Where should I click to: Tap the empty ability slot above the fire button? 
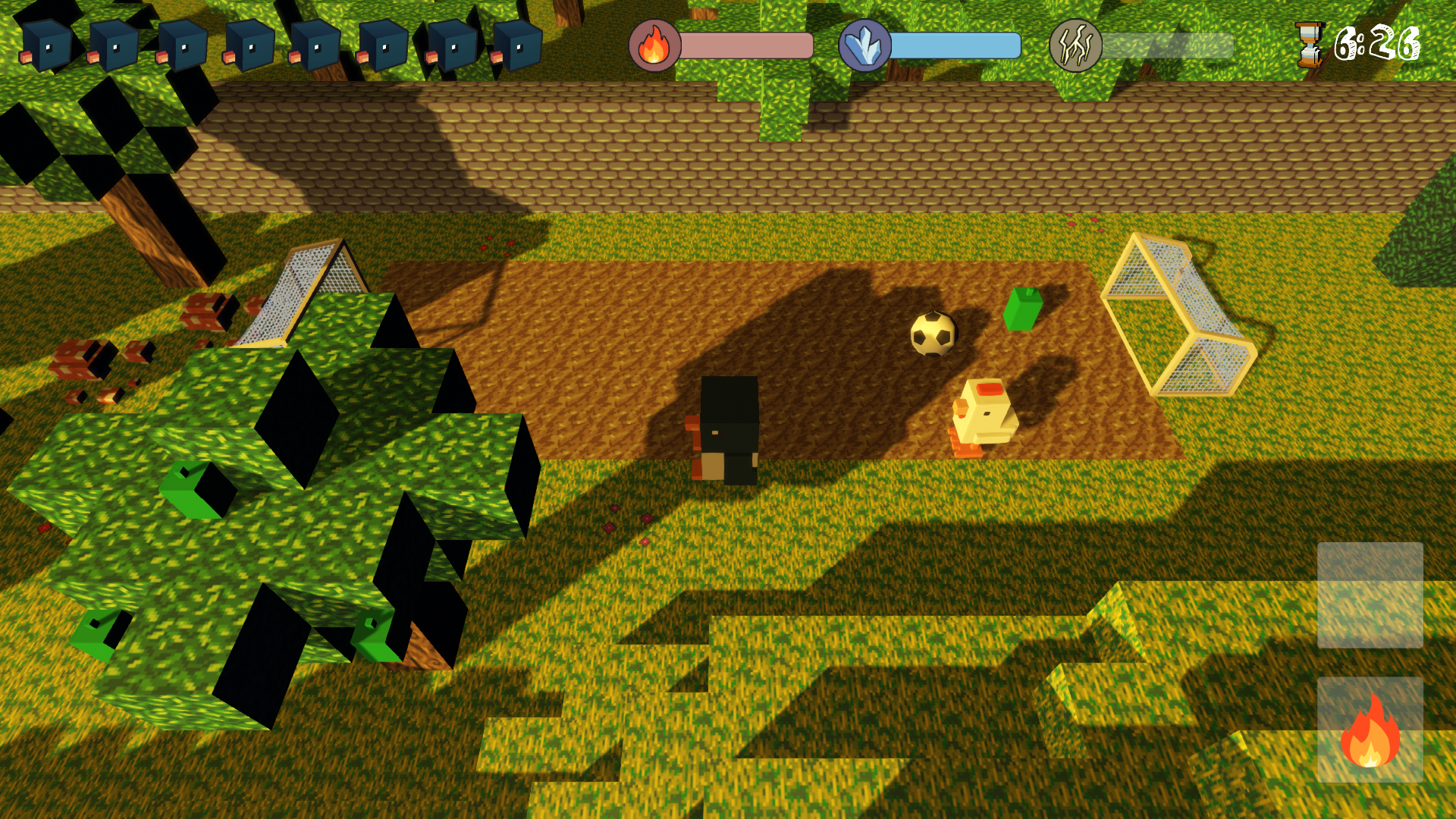tap(1370, 595)
